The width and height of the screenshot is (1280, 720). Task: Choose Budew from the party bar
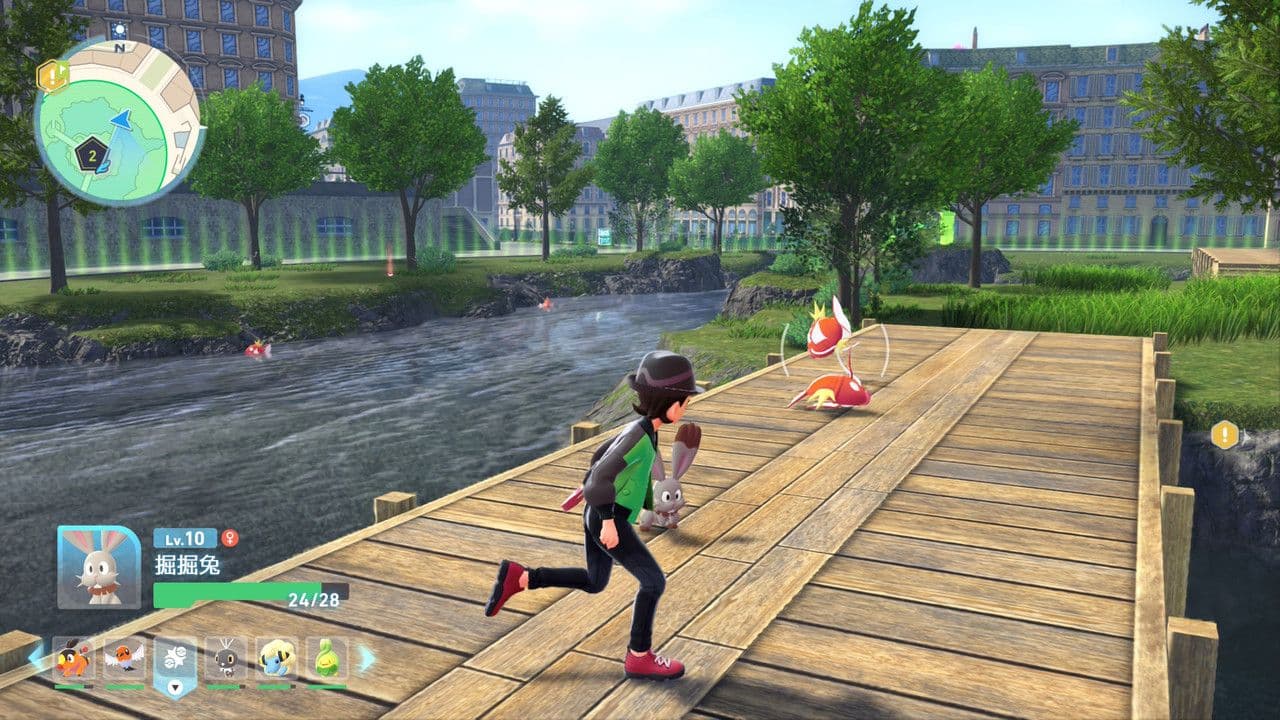327,658
